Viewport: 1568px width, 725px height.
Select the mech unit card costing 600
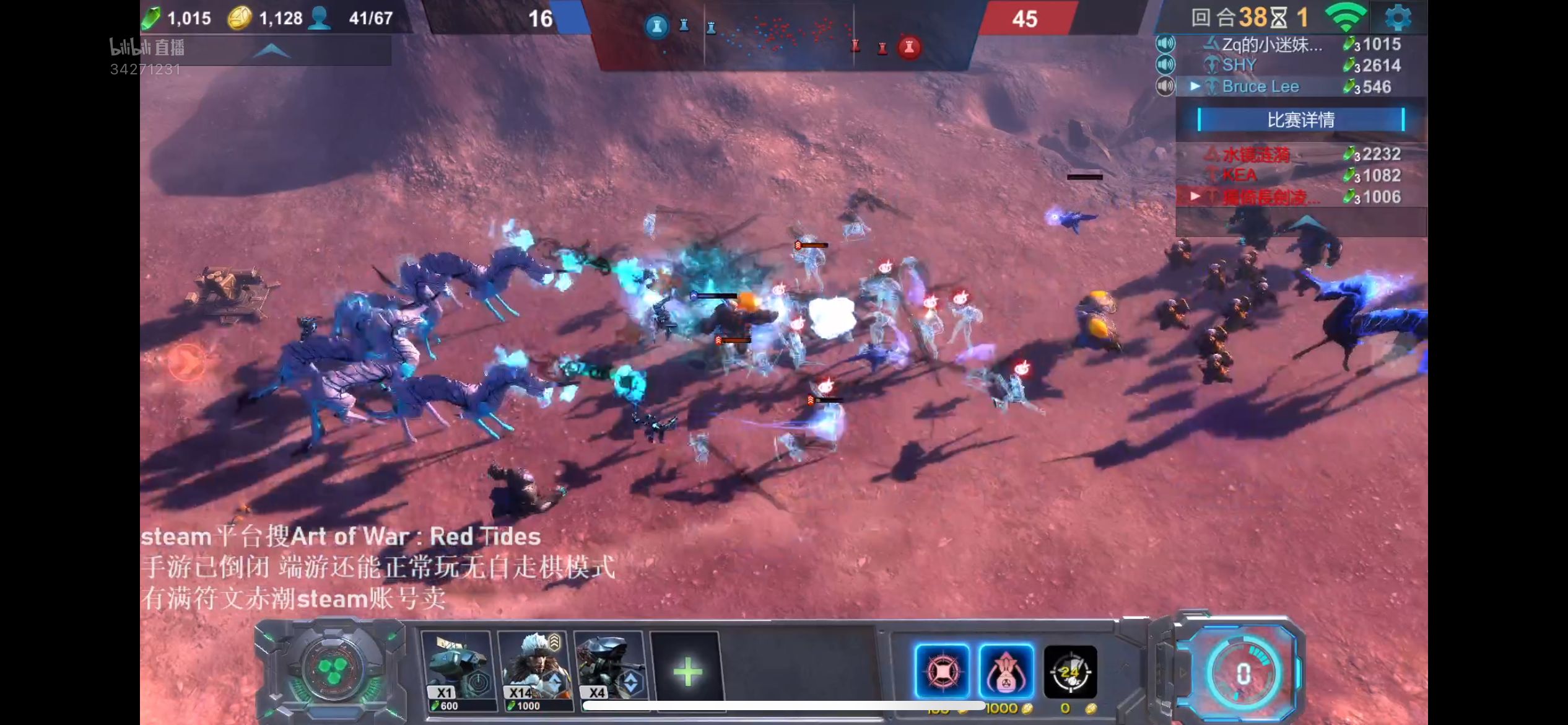[x=458, y=670]
